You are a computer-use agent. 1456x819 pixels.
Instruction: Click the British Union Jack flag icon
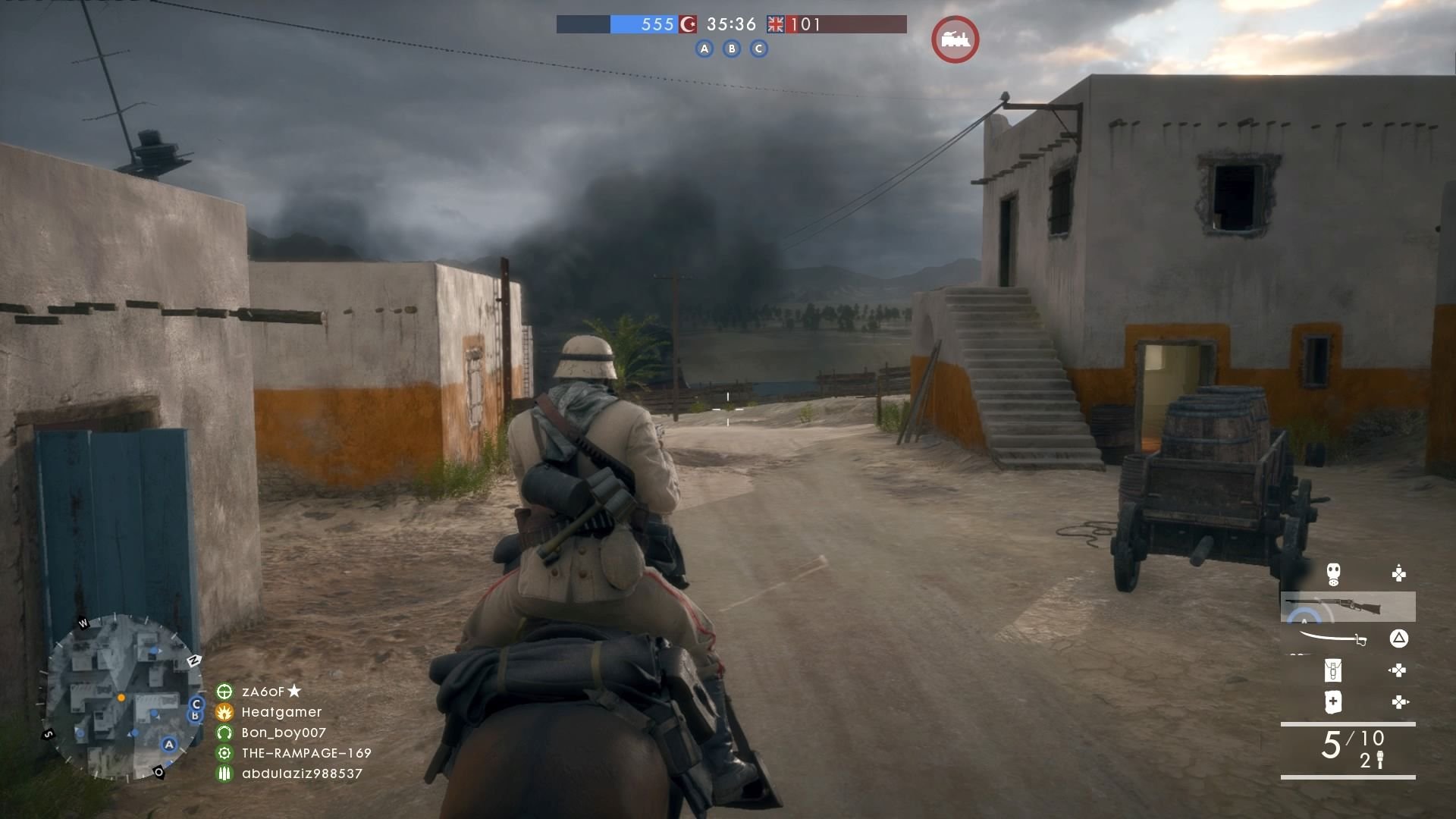pyautogui.click(x=775, y=24)
